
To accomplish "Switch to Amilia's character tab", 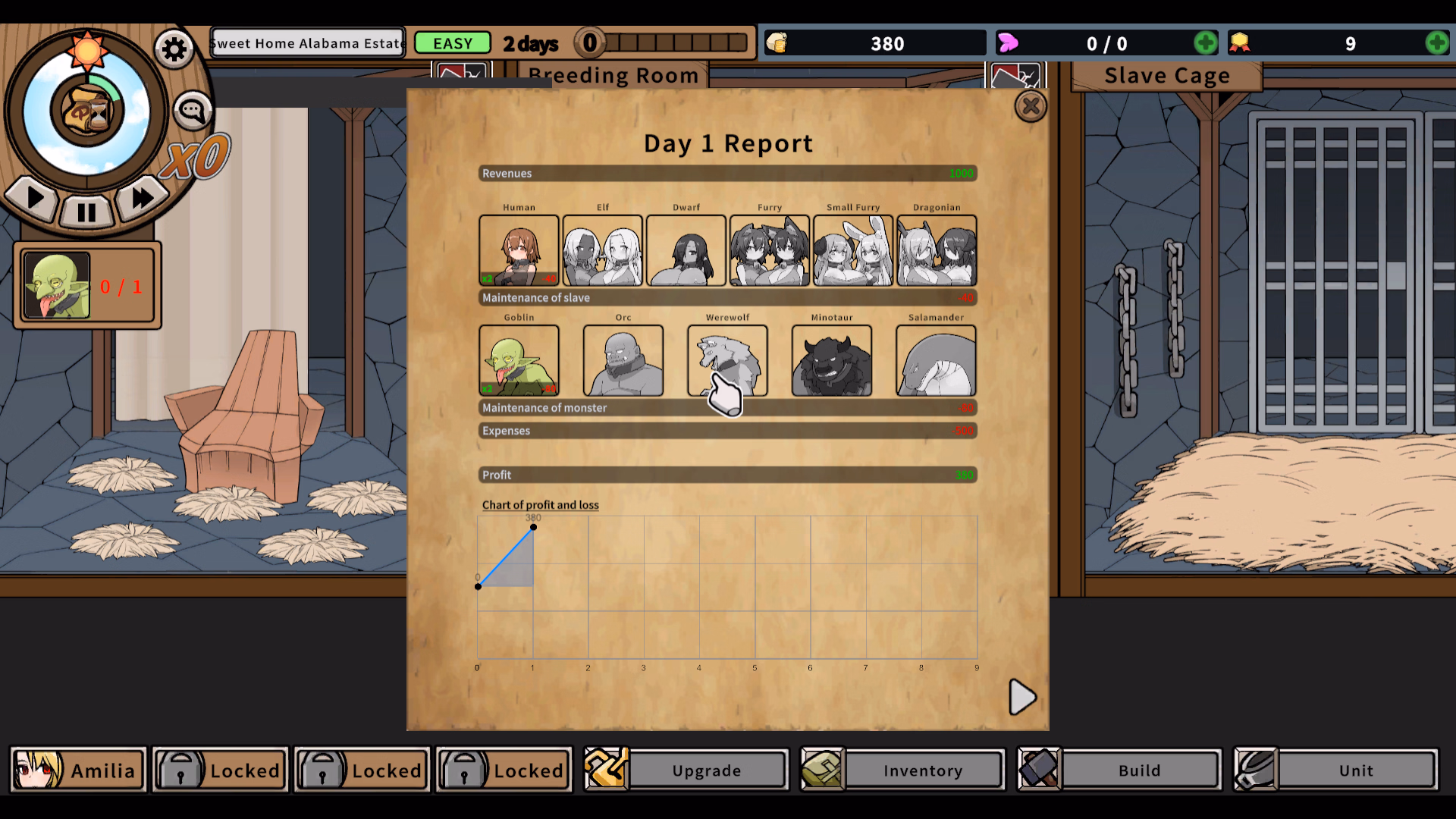I will pos(77,770).
